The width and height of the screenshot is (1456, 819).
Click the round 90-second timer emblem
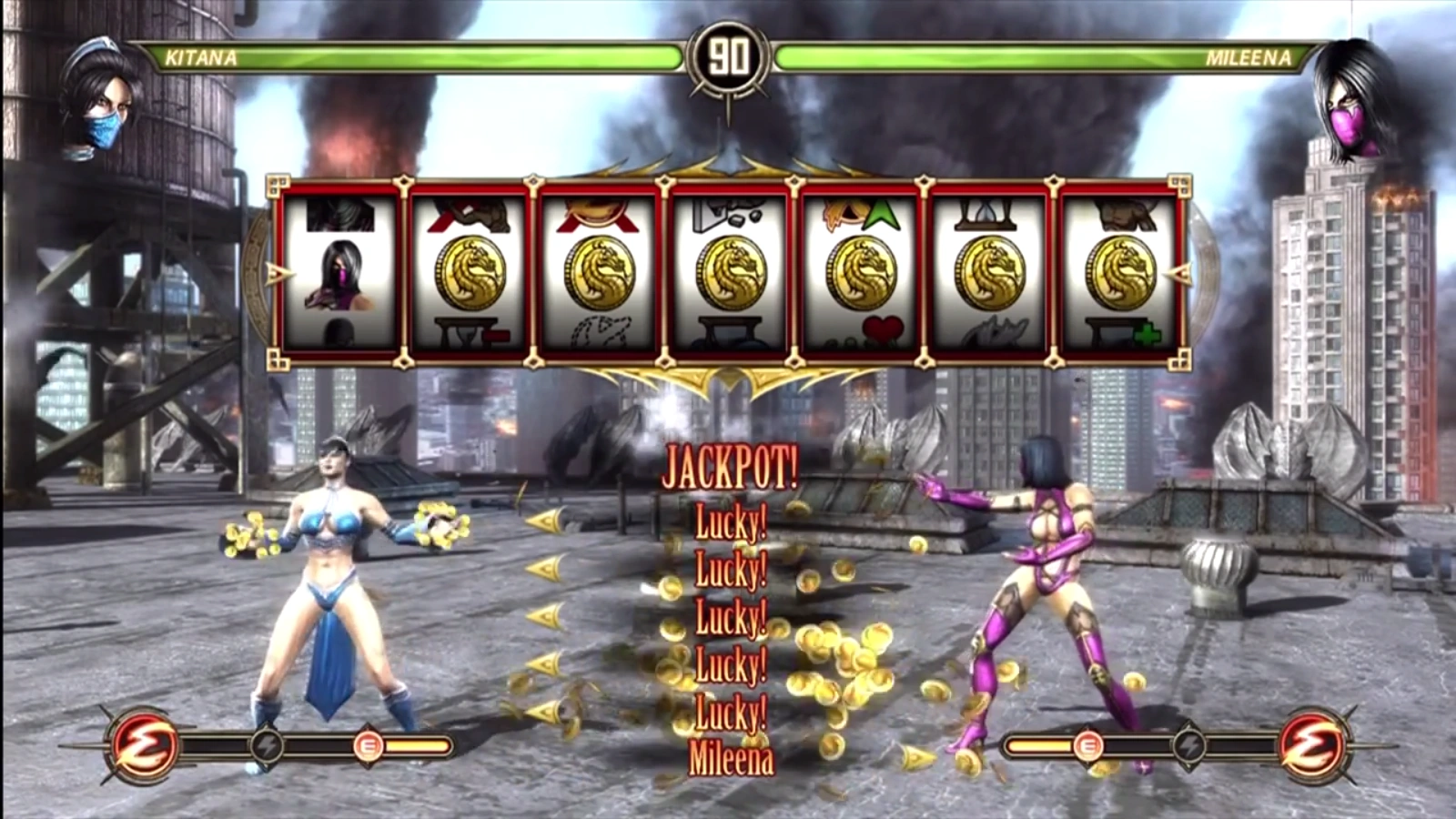pyautogui.click(x=728, y=56)
